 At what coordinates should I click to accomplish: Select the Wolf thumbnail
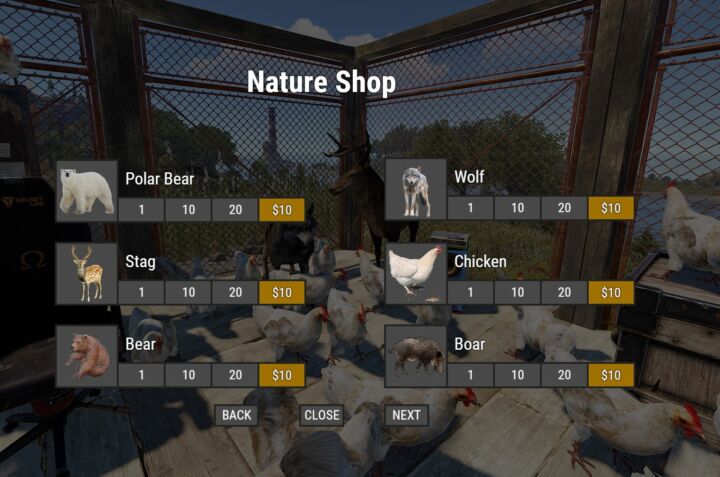[x=415, y=190]
